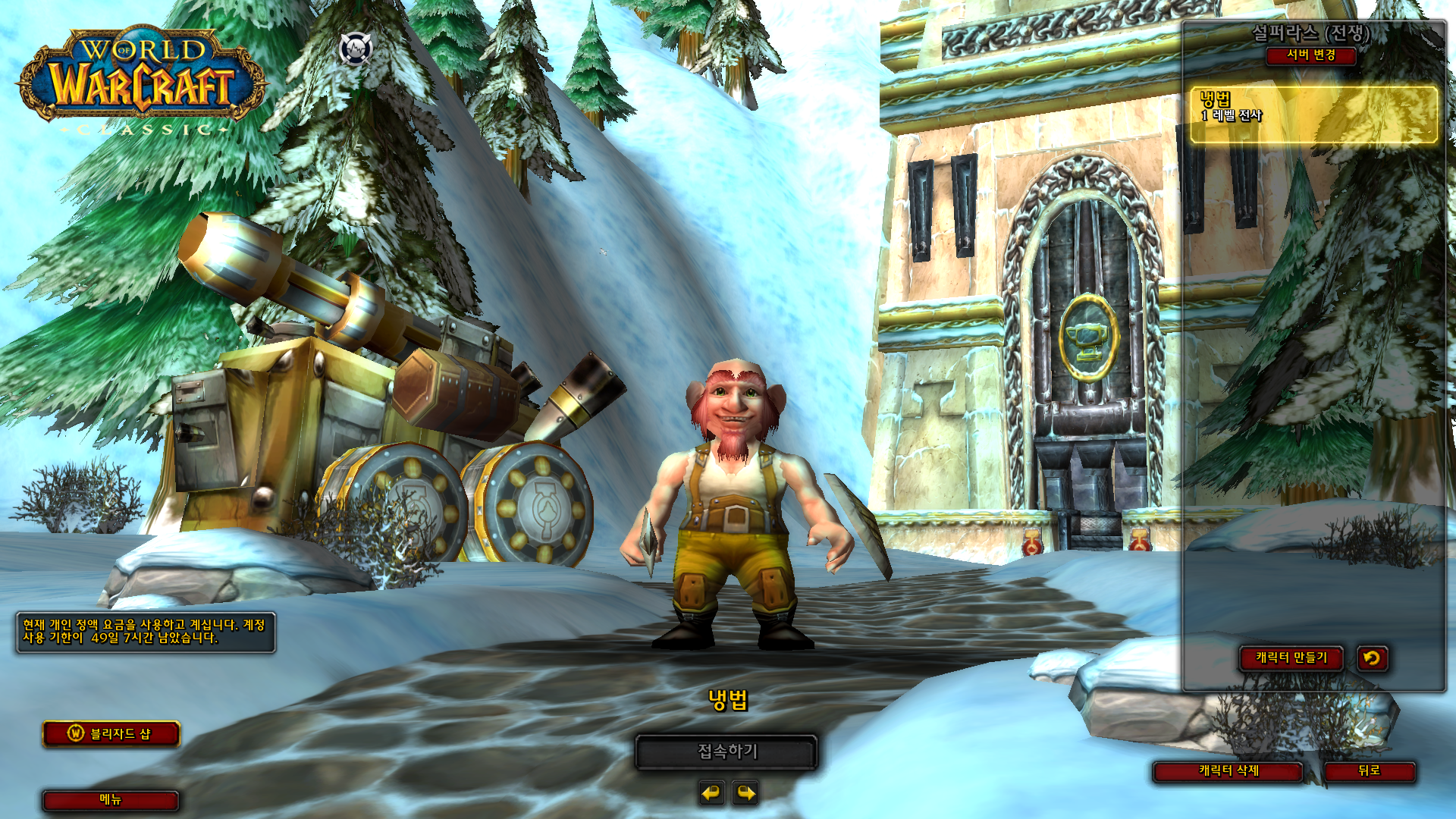Viewport: 1456px width, 819px height.
Task: Open the 메뉴 menu button
Action: (x=111, y=800)
